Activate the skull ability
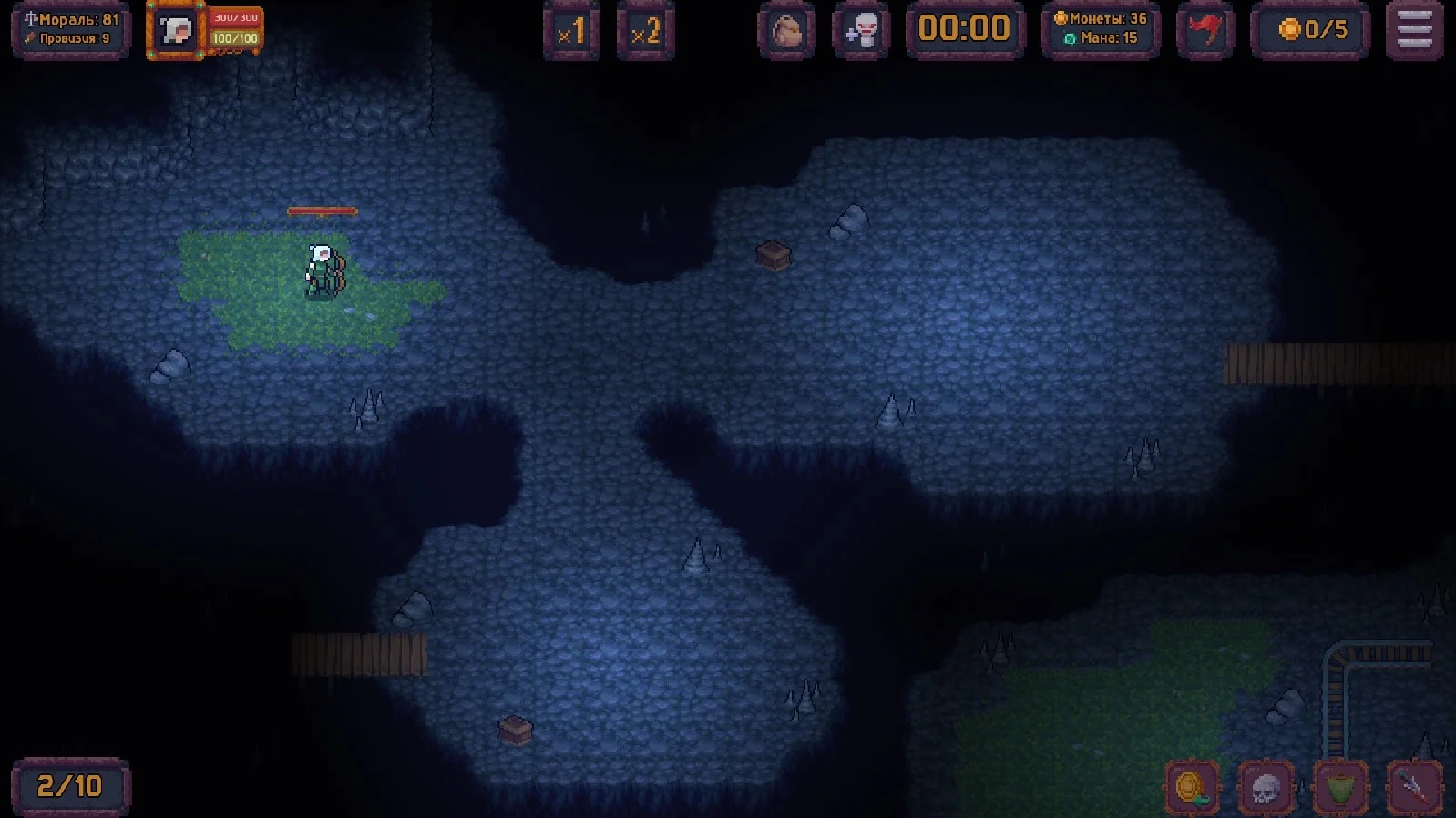 pyautogui.click(x=1266, y=788)
